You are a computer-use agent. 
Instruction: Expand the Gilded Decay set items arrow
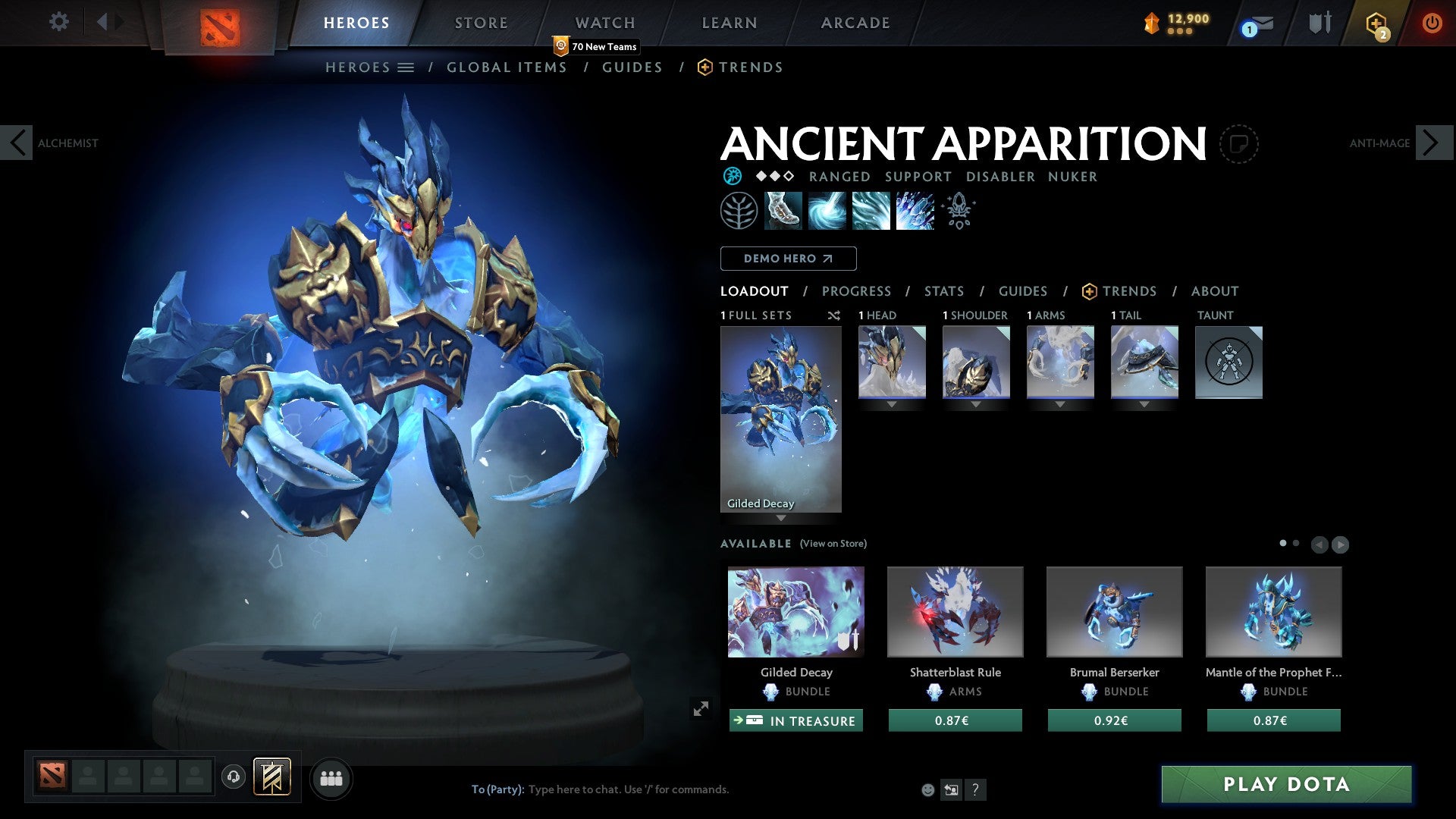[781, 519]
